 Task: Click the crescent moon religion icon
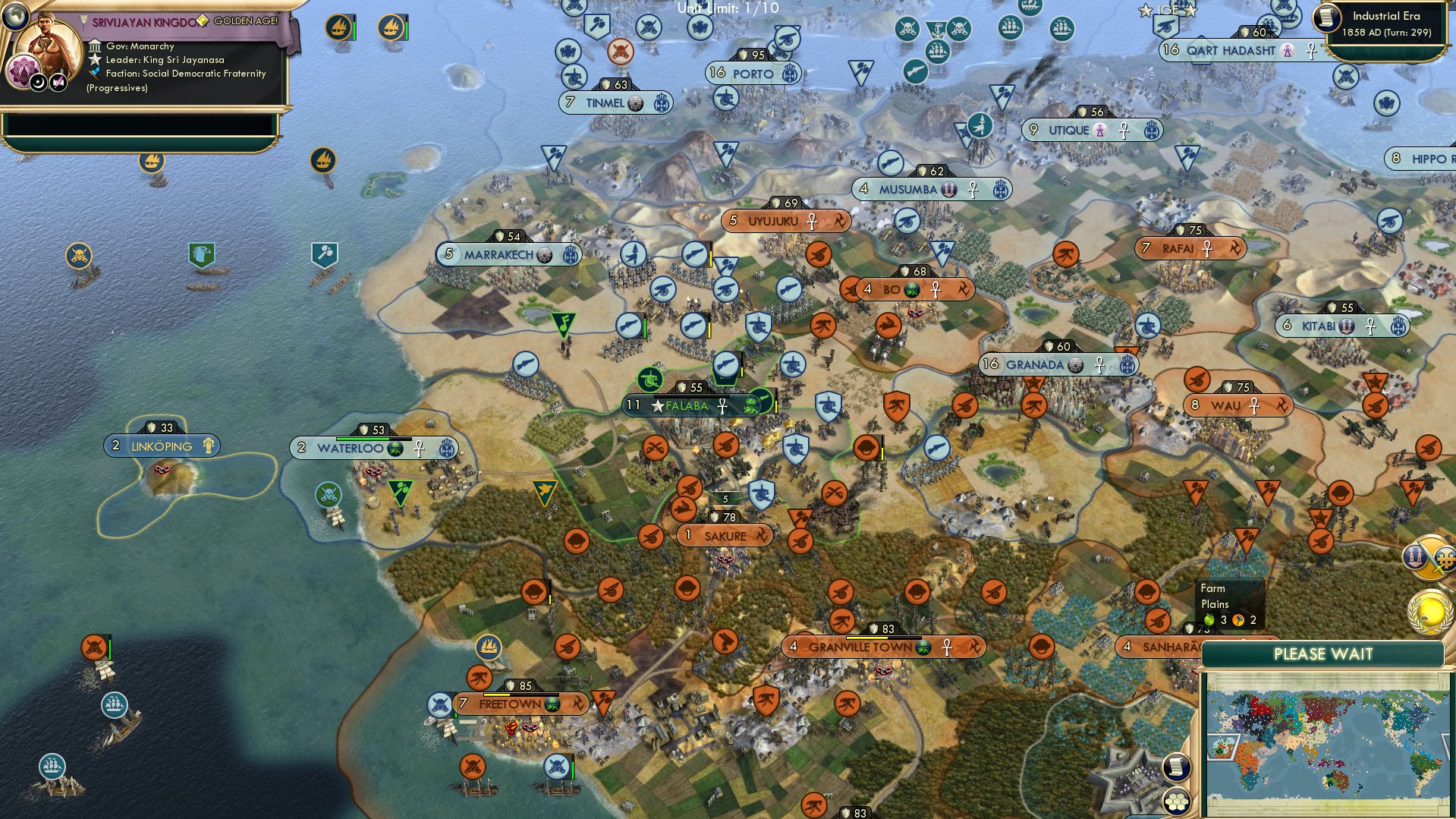[x=39, y=82]
